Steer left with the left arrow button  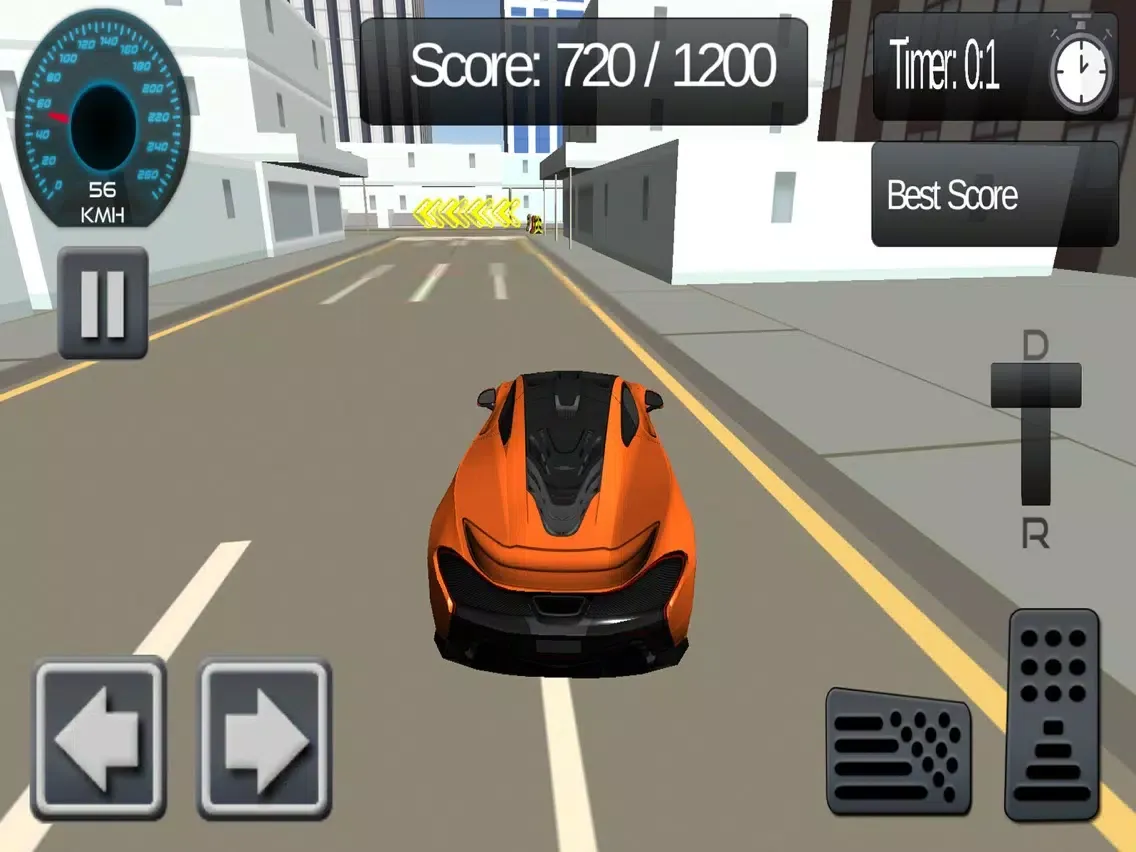99,738
